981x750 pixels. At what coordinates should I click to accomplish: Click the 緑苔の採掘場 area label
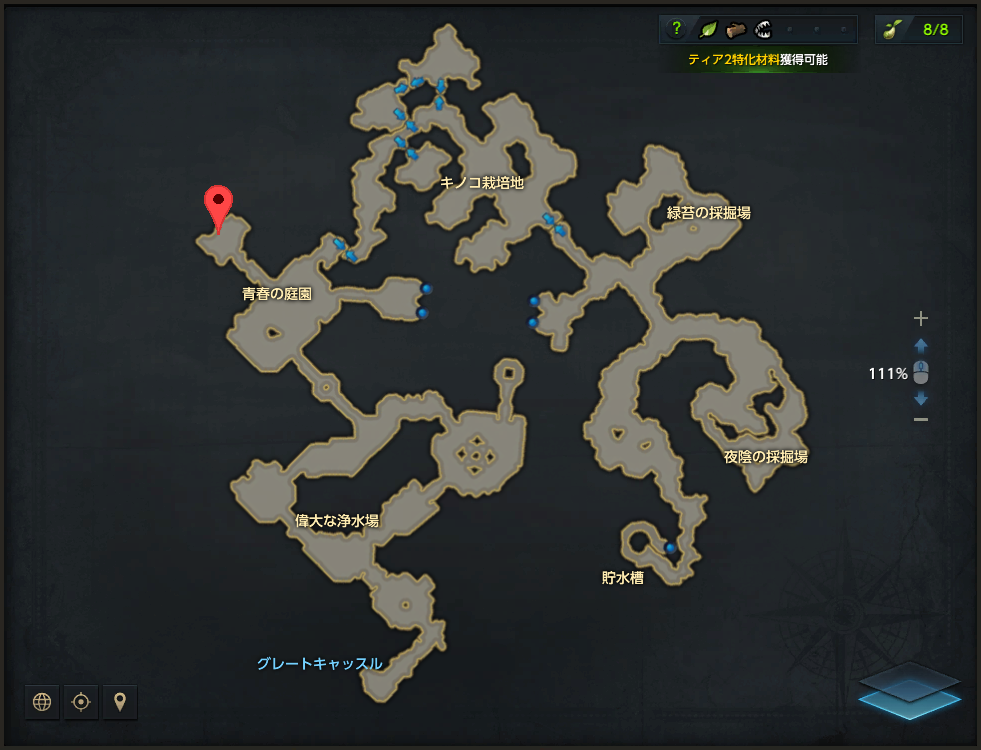coord(709,212)
